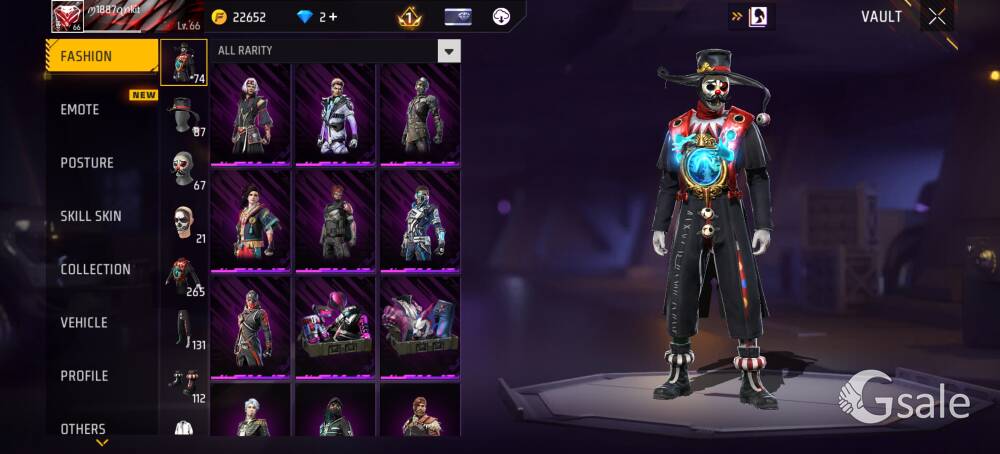
Task: Select the pink helmet bundle crate
Action: point(335,326)
